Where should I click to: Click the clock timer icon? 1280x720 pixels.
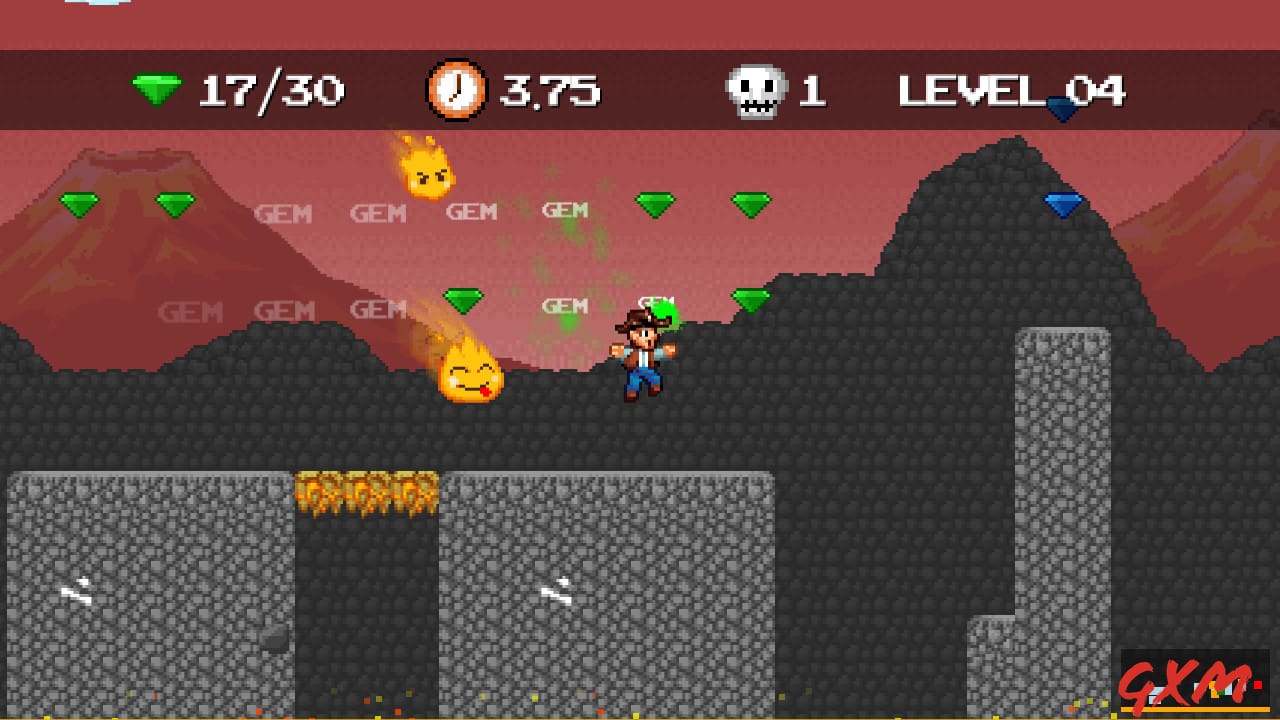455,89
